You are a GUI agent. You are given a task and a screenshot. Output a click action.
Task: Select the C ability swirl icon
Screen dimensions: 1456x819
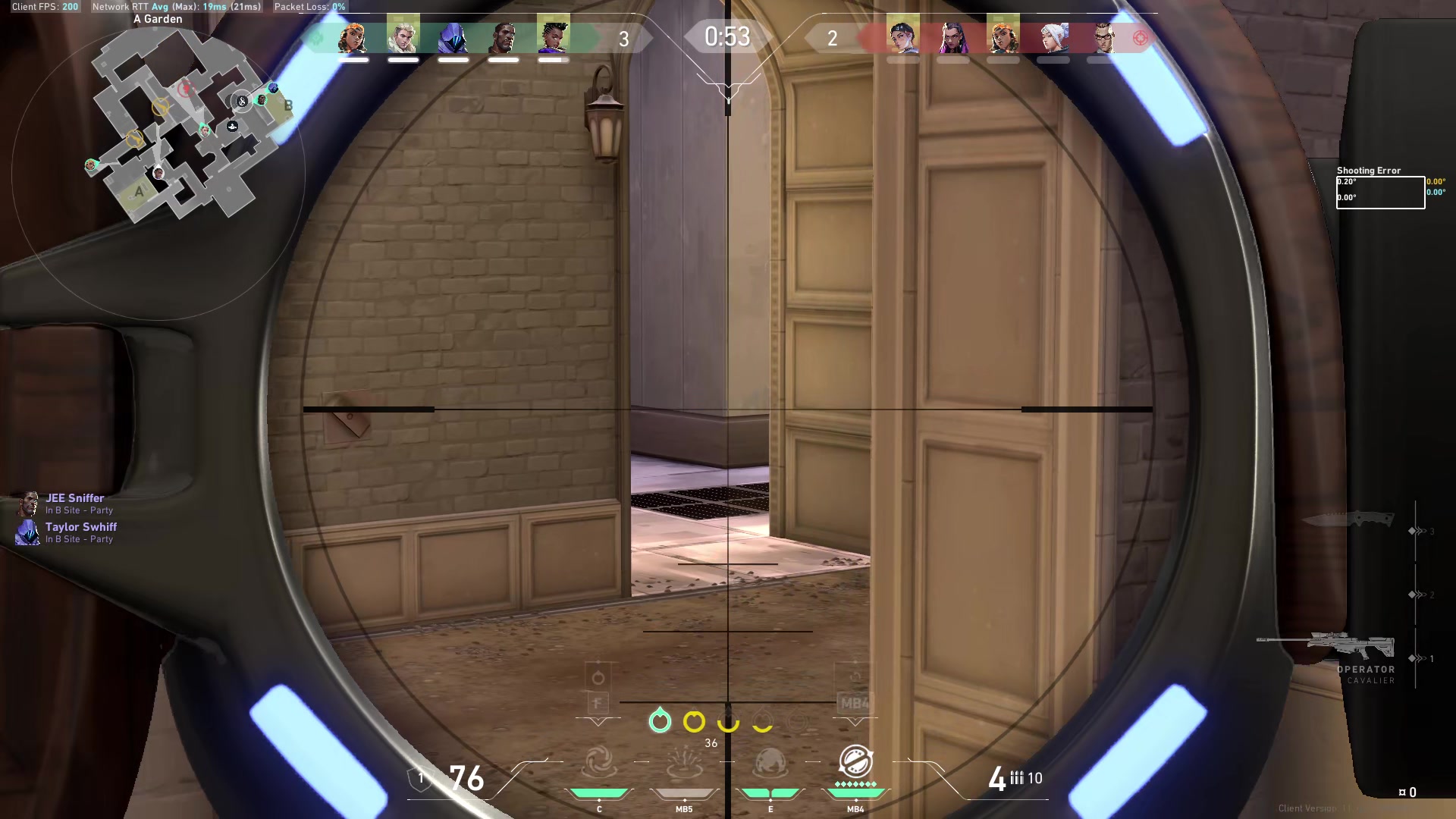pyautogui.click(x=599, y=762)
